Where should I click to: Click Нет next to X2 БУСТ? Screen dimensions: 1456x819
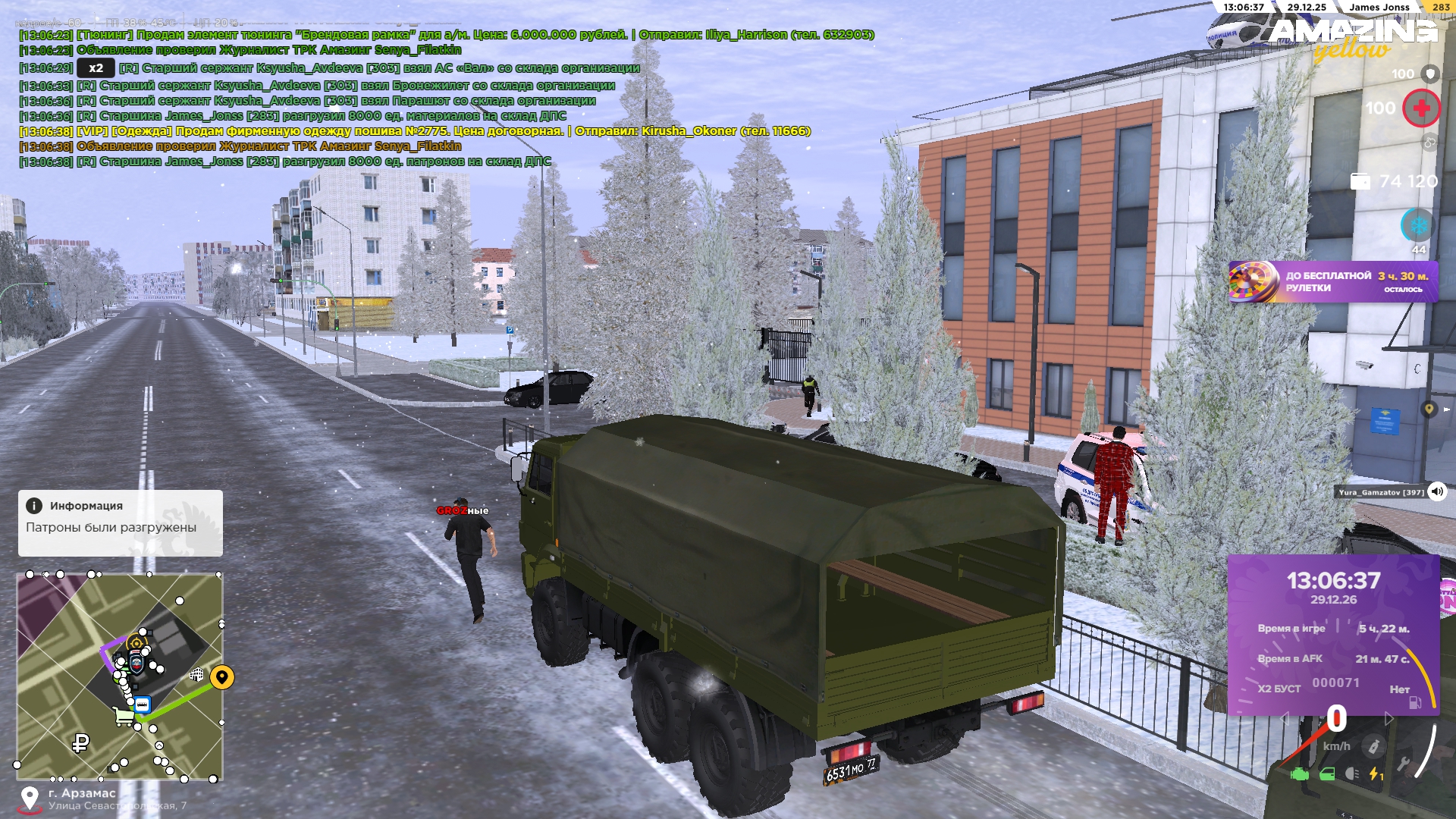[x=1400, y=689]
